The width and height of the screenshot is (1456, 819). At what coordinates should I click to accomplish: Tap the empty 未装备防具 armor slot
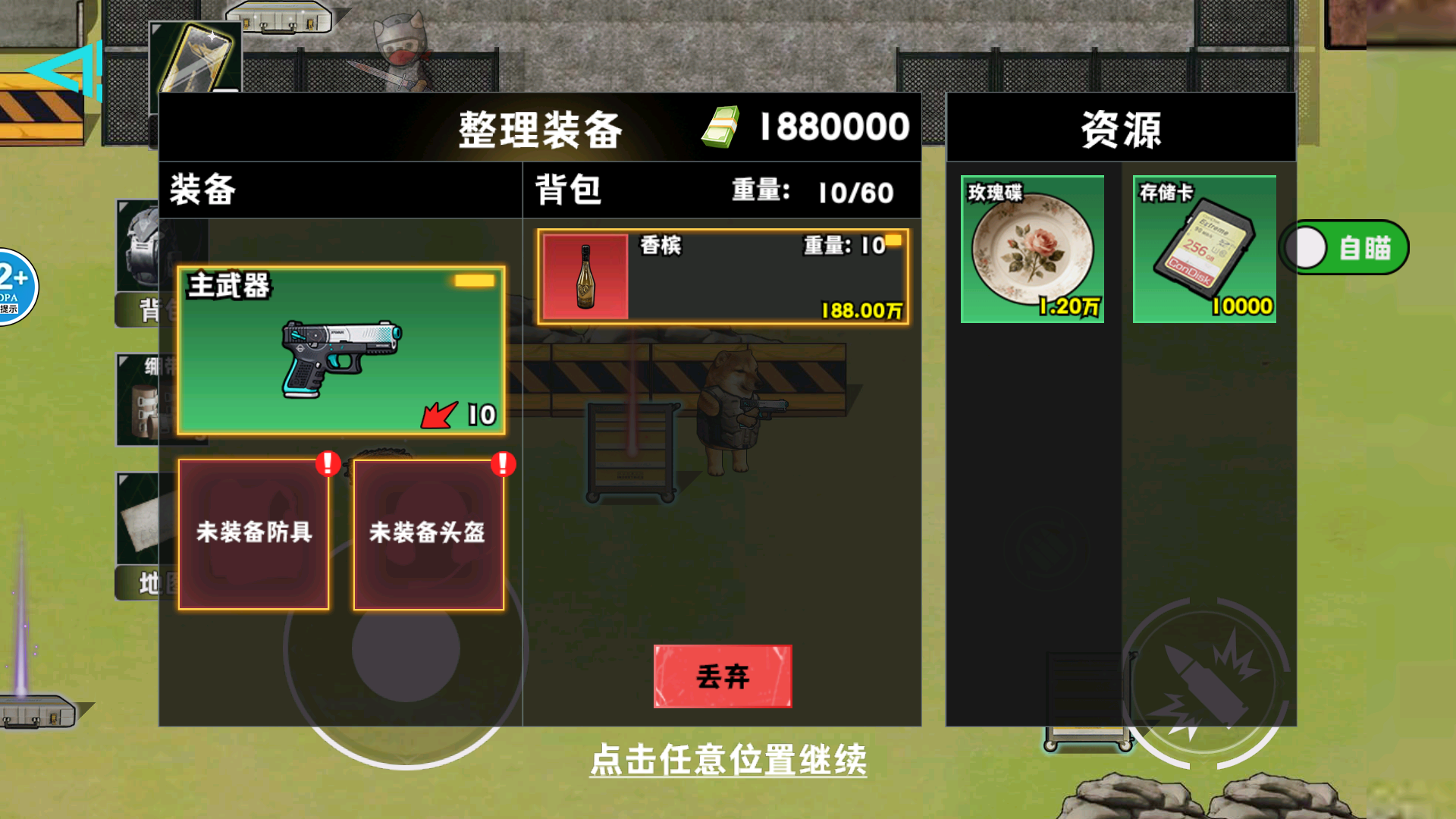point(253,532)
